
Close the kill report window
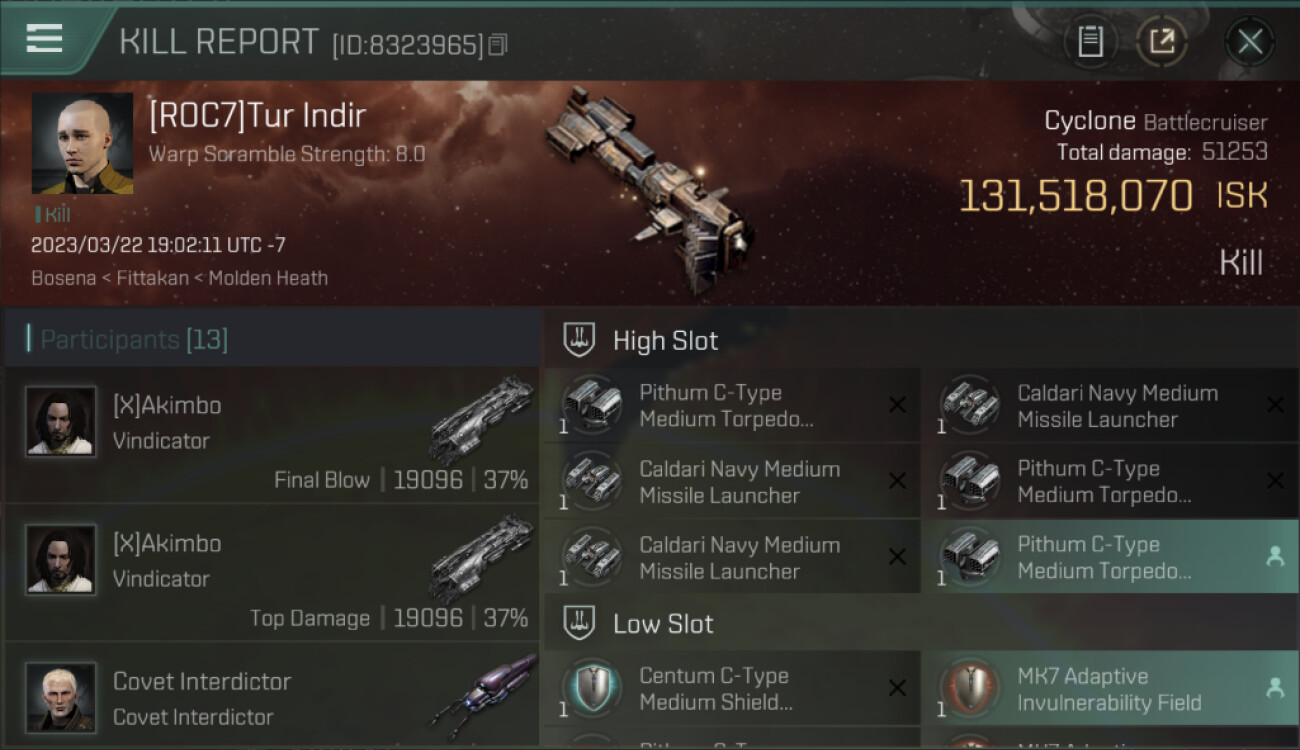click(1250, 42)
